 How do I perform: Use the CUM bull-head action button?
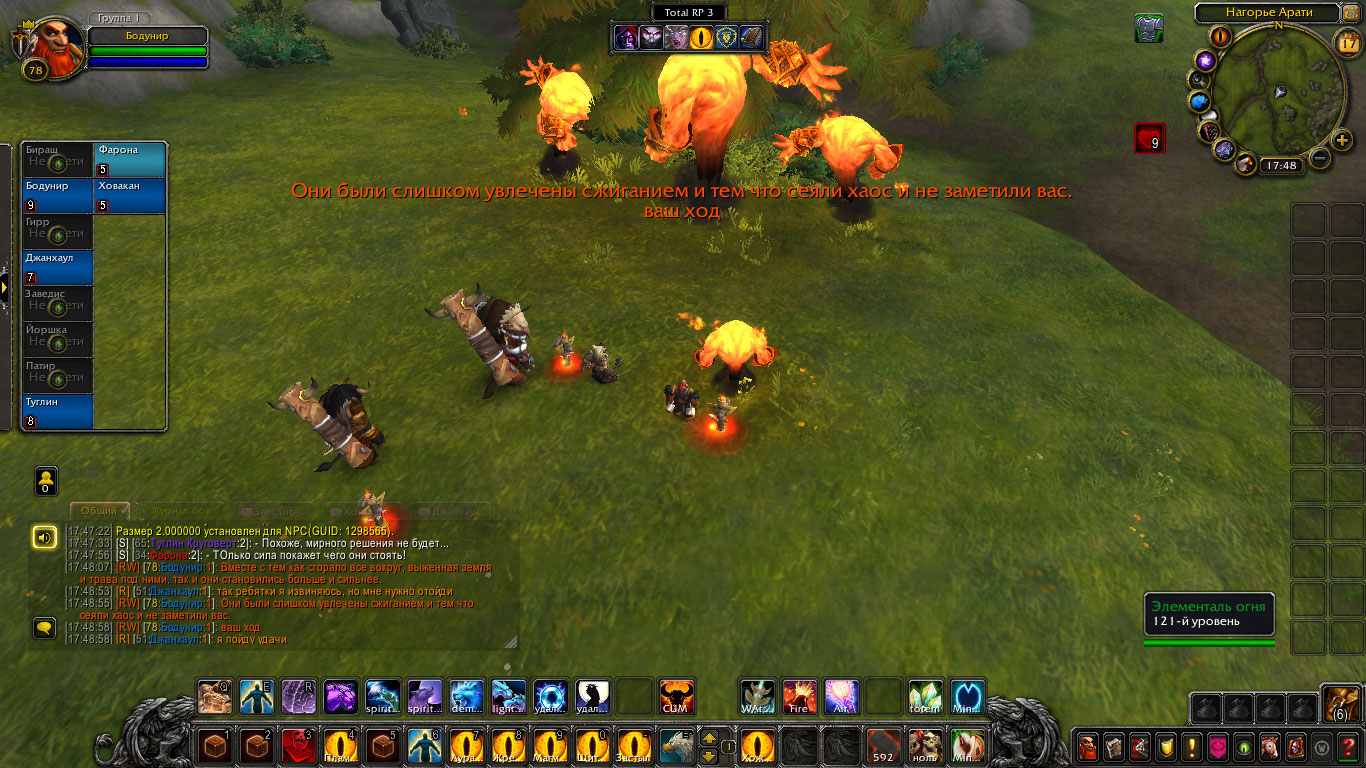(677, 697)
